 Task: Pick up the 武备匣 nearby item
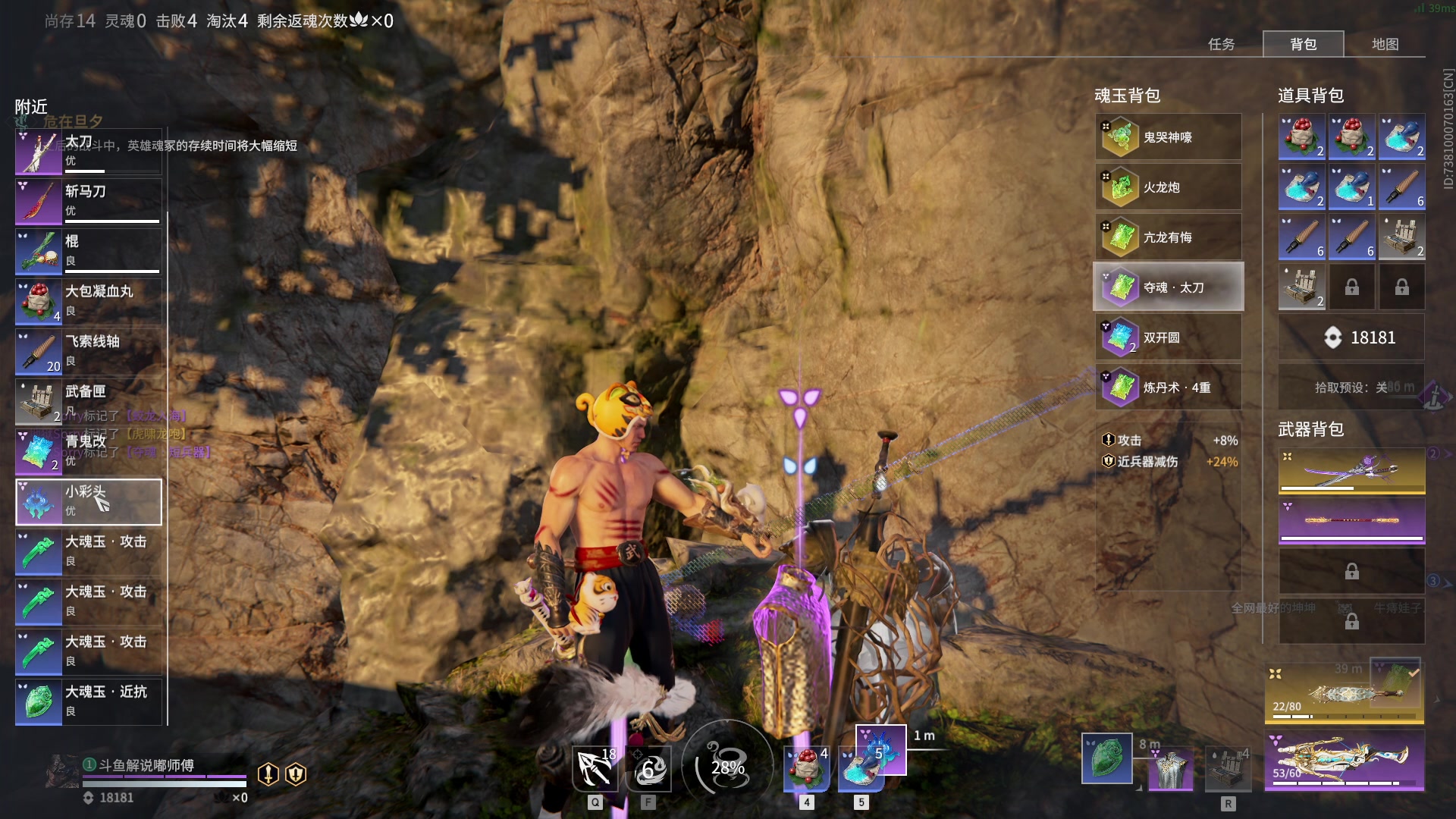pyautogui.click(x=89, y=402)
